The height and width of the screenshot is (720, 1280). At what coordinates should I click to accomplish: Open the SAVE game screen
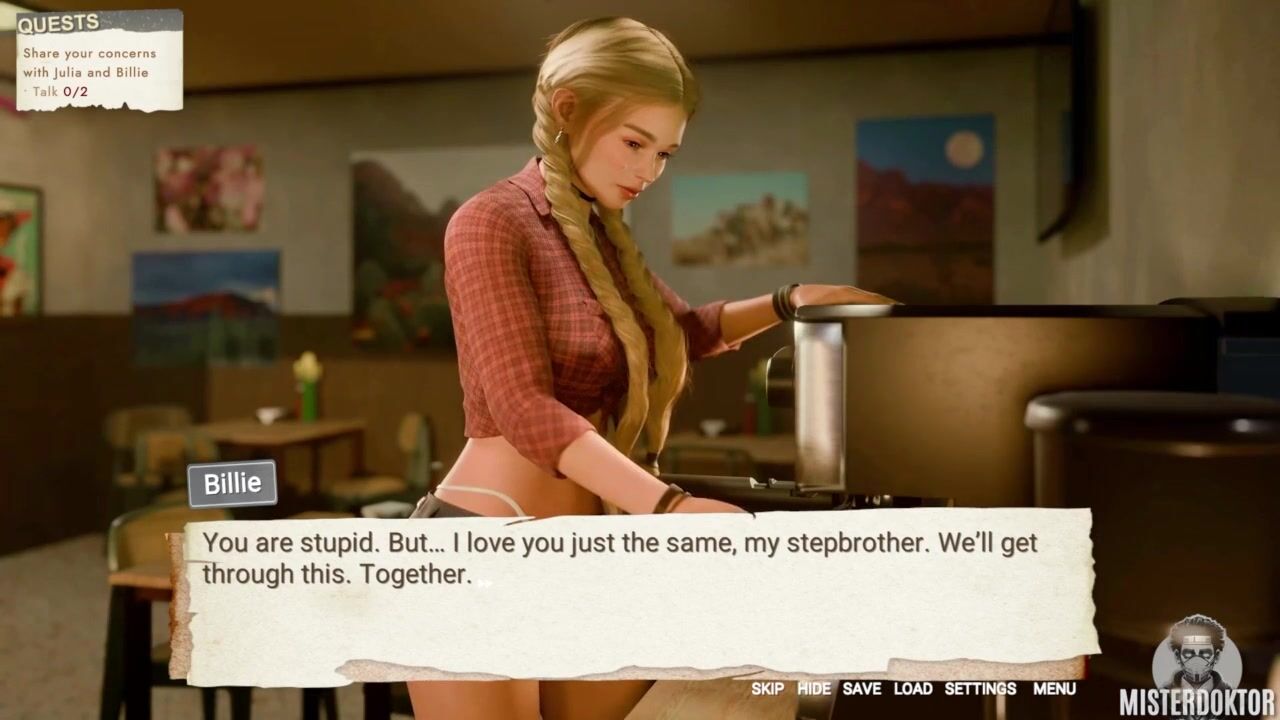coord(861,689)
